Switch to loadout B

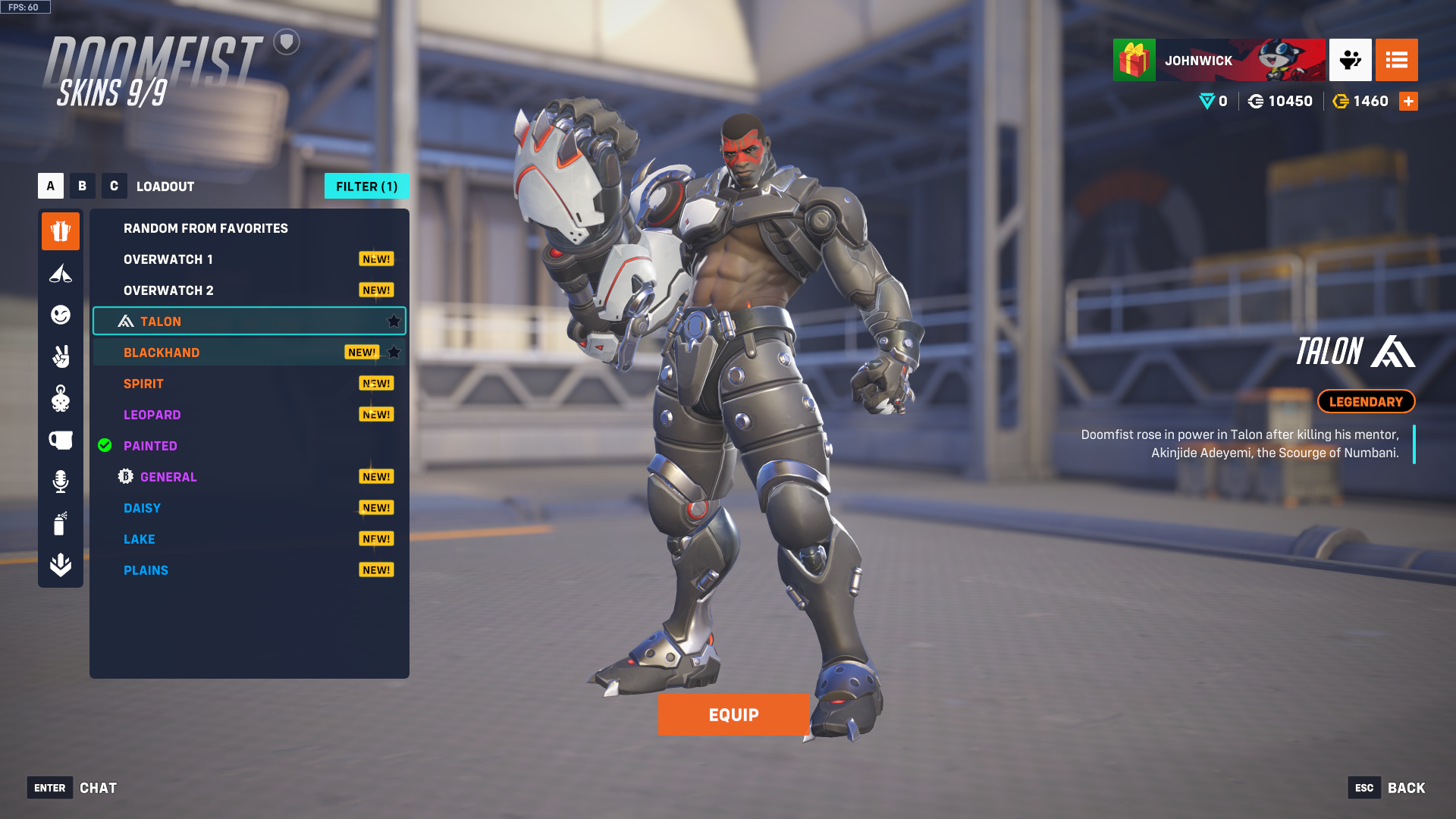tap(83, 186)
